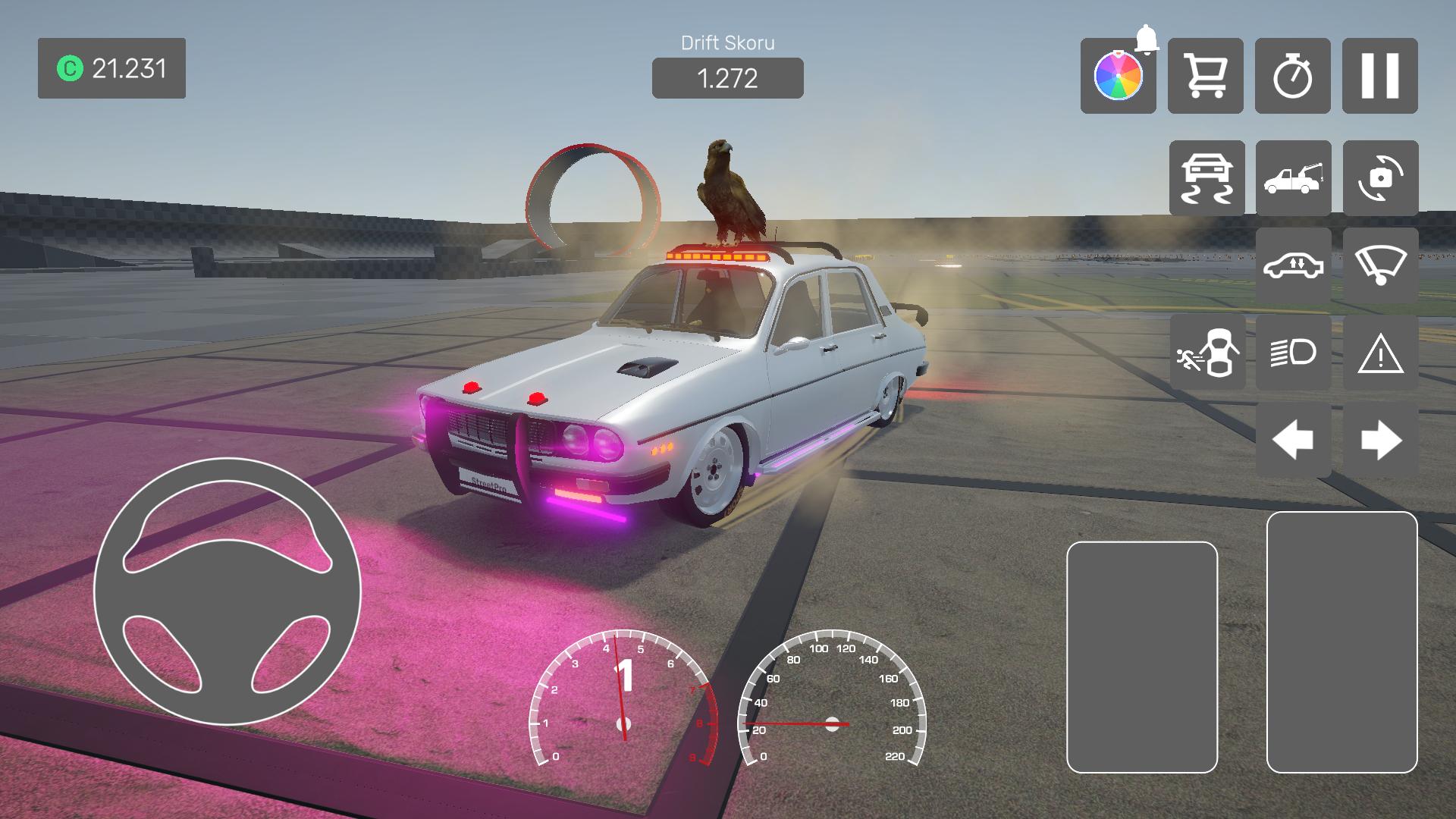Call the tow truck to reset car
This screenshot has width=1456, height=819.
tap(1293, 178)
